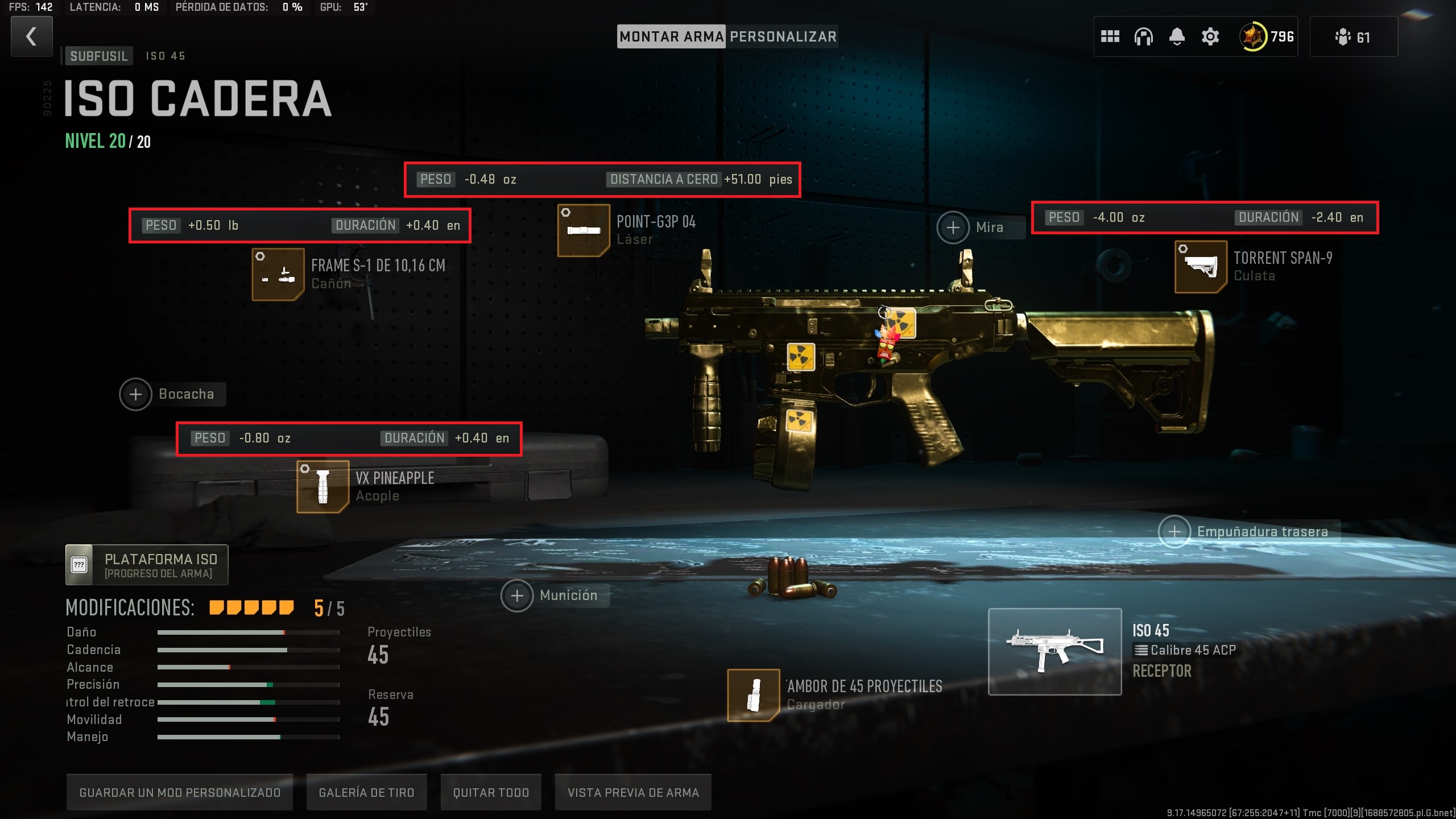Open the Galería de Tiro
The height and width of the screenshot is (819, 1456).
[x=366, y=792]
